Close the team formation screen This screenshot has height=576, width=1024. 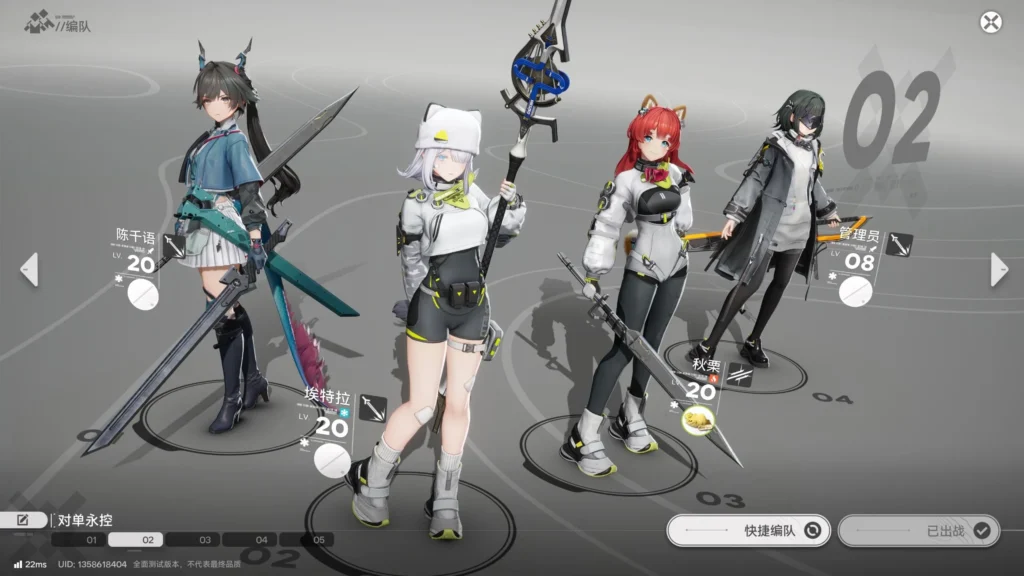point(990,22)
